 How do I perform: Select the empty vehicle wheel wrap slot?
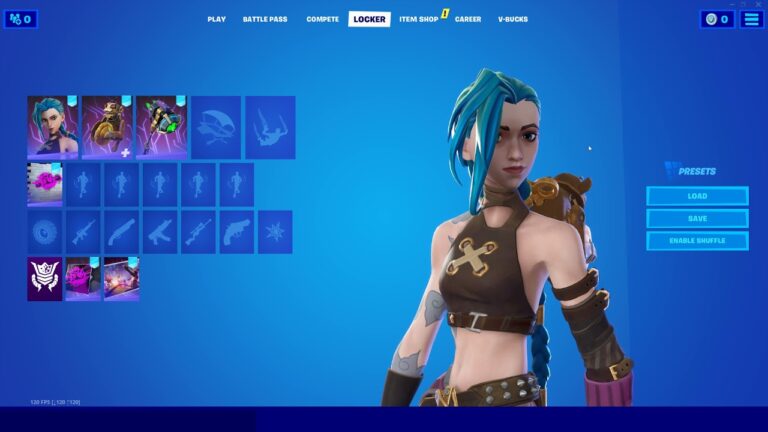(x=45, y=232)
